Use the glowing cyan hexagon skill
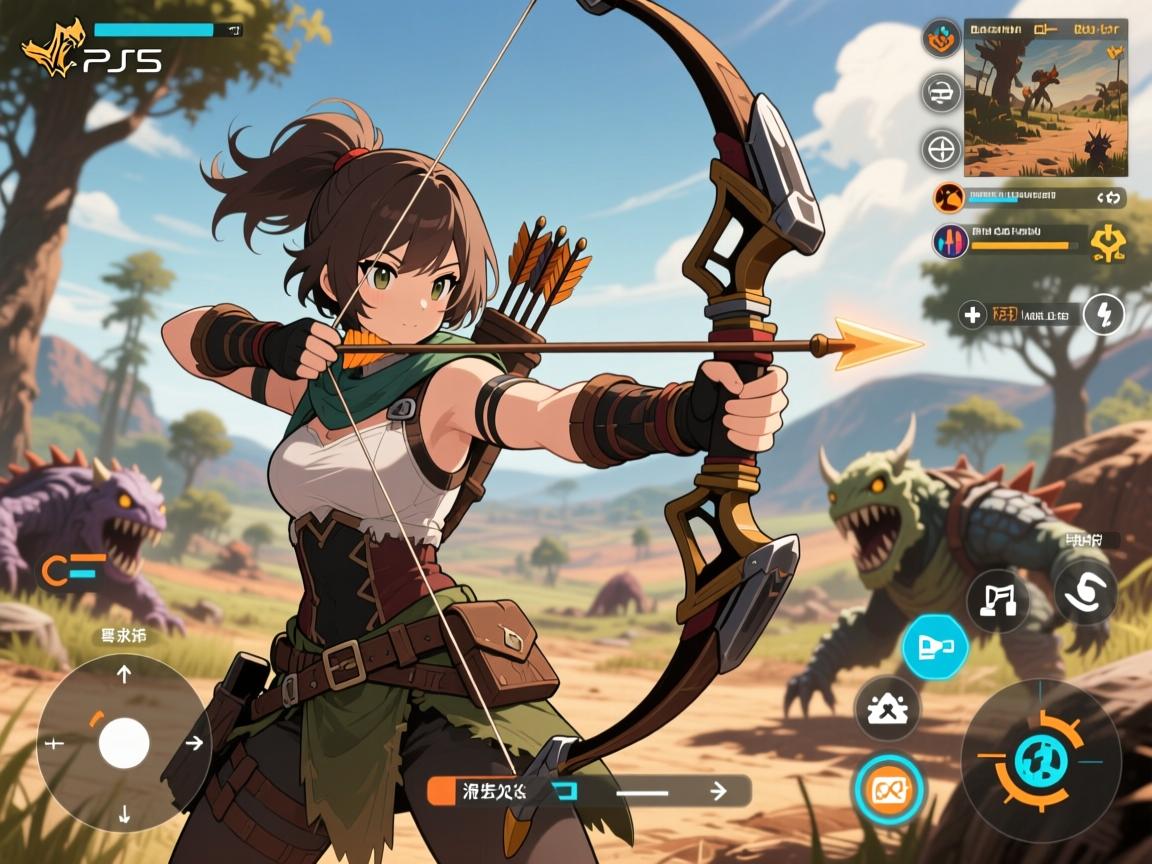This screenshot has height=864, width=1152. point(935,645)
